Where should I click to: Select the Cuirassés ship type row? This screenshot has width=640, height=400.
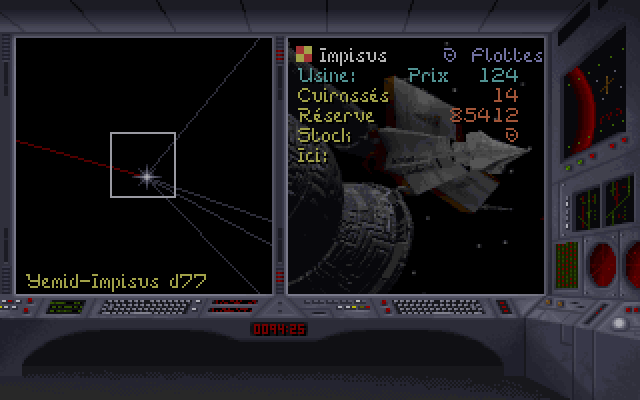343,95
